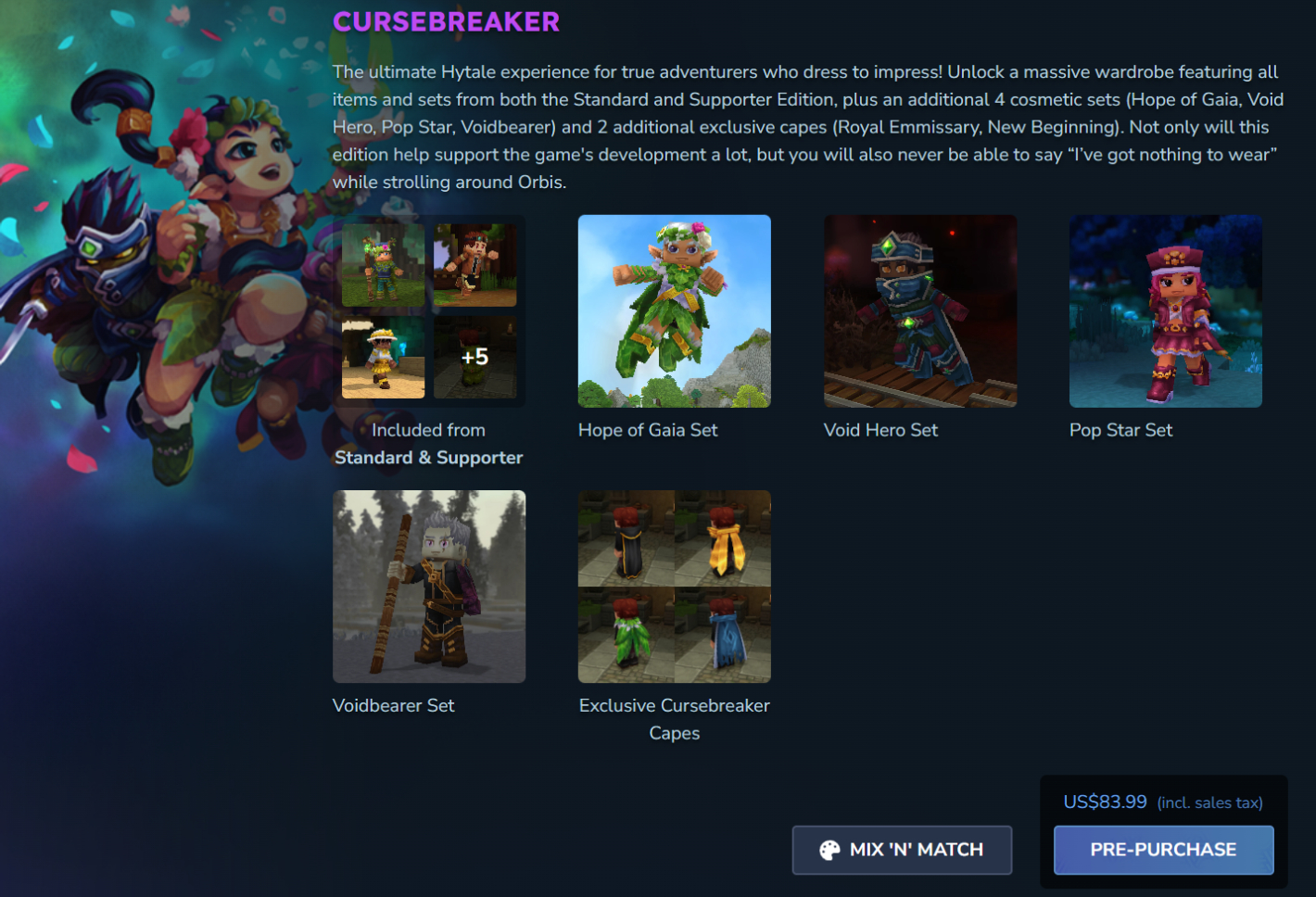Click the CURSEBREAKER edition heading
The height and width of the screenshot is (897, 1316).
pyautogui.click(x=446, y=20)
